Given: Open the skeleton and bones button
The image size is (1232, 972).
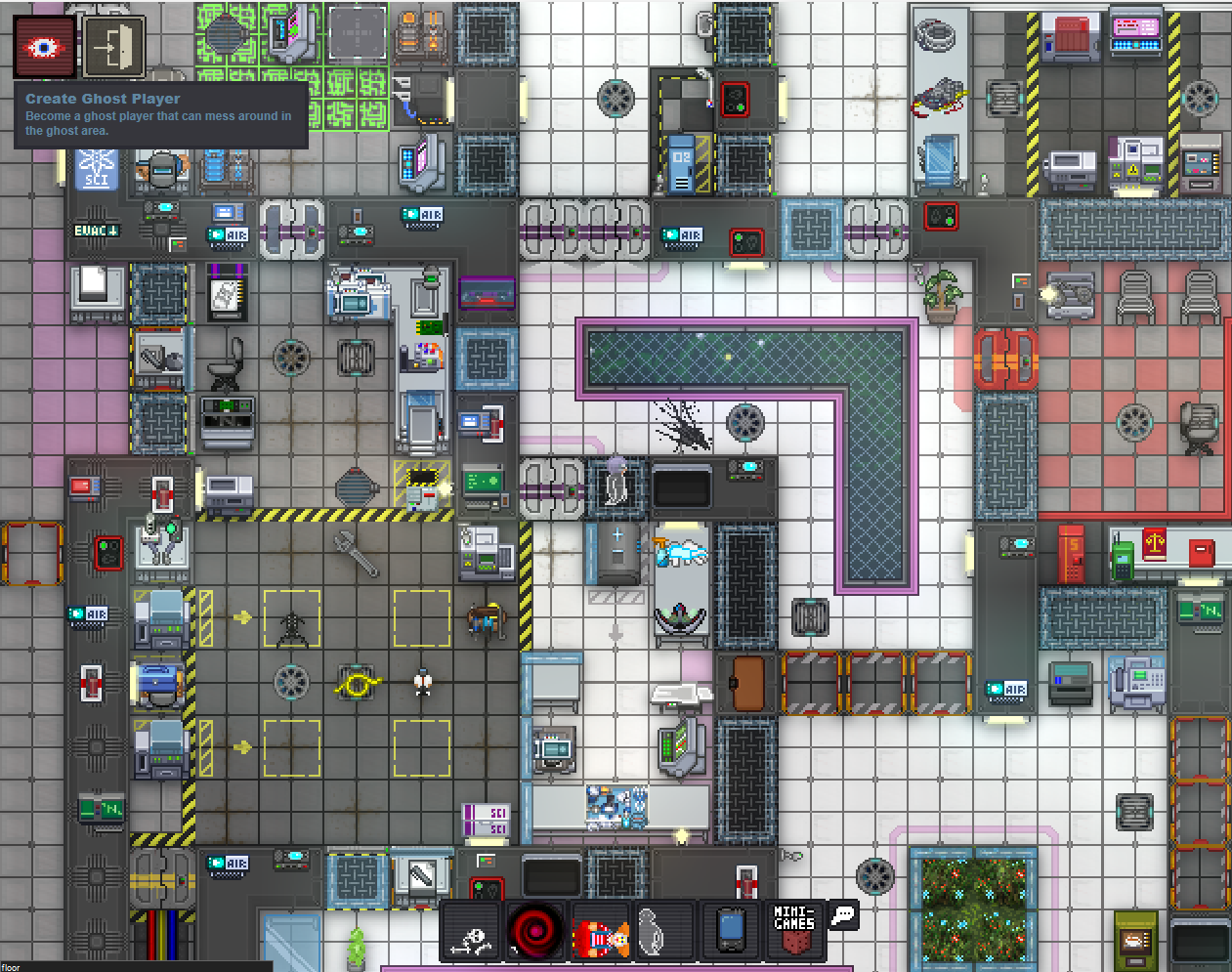Looking at the screenshot, I should [x=473, y=931].
